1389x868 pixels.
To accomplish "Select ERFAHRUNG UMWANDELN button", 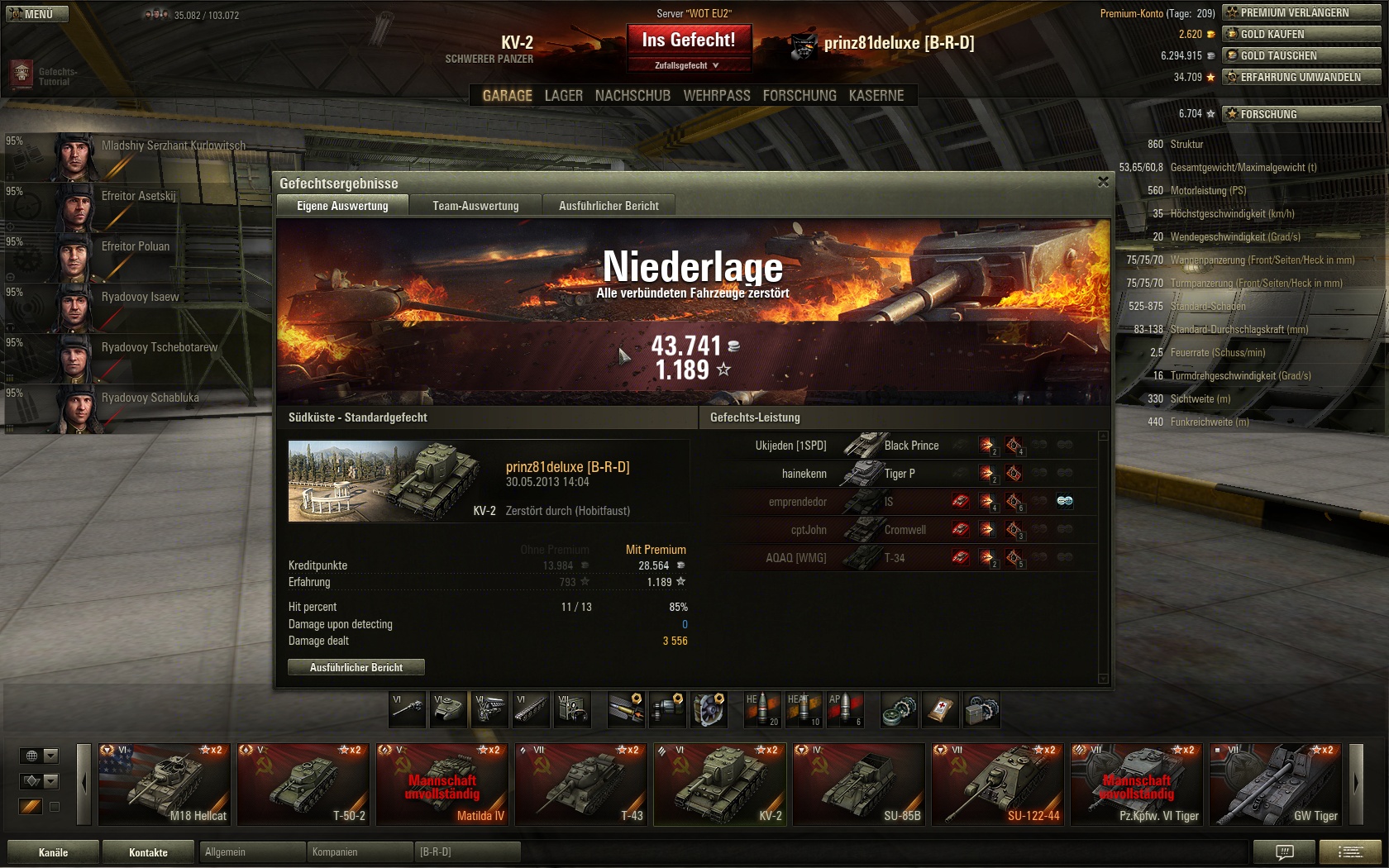I will click(1301, 77).
